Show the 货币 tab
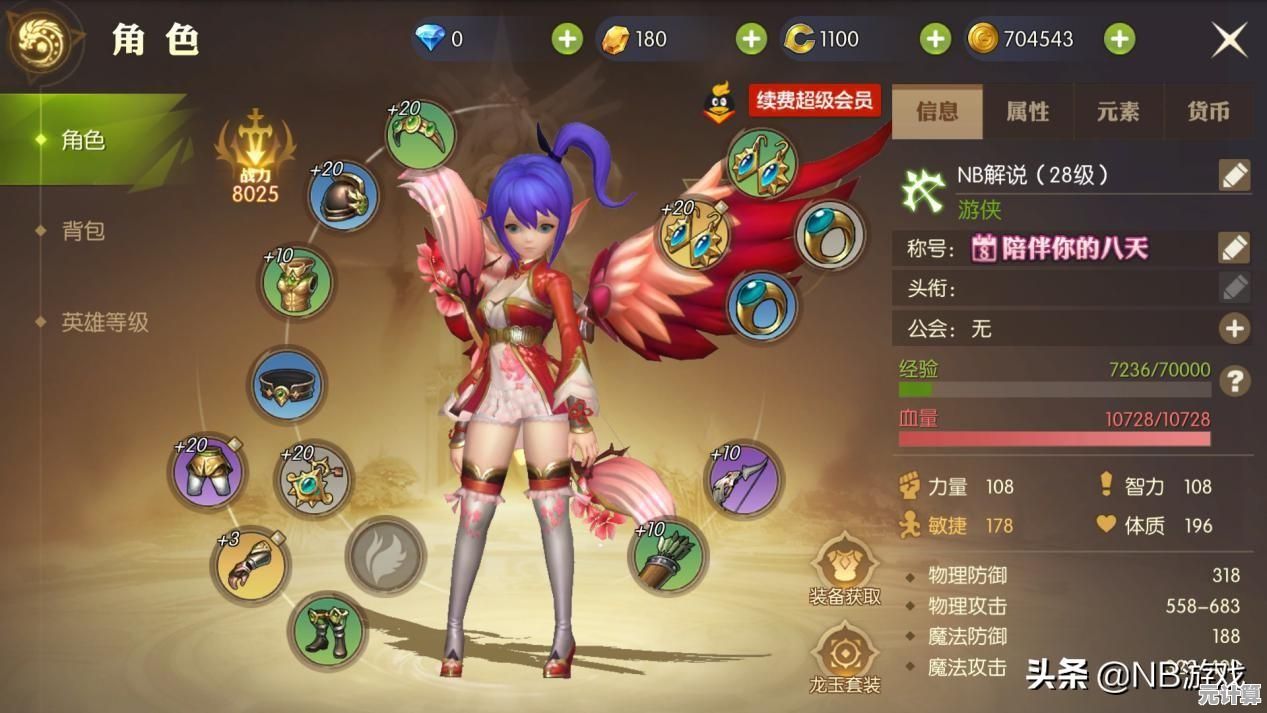 pos(1208,112)
